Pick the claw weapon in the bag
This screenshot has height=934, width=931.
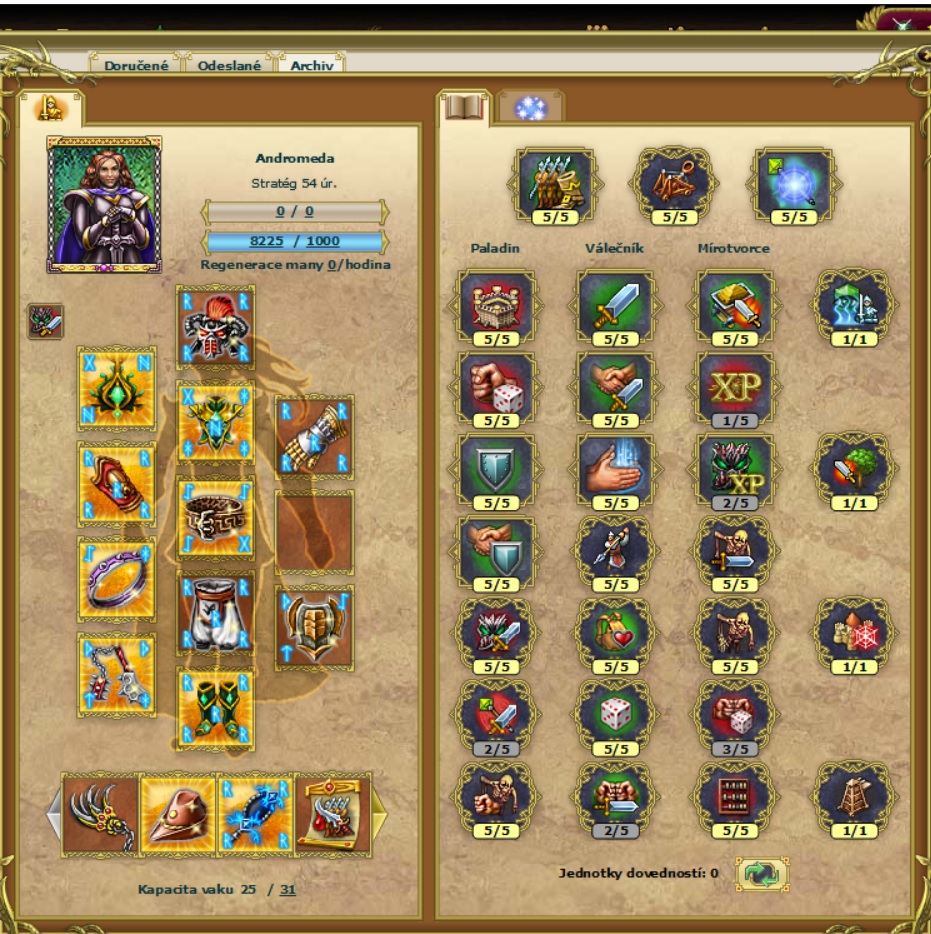(100, 814)
